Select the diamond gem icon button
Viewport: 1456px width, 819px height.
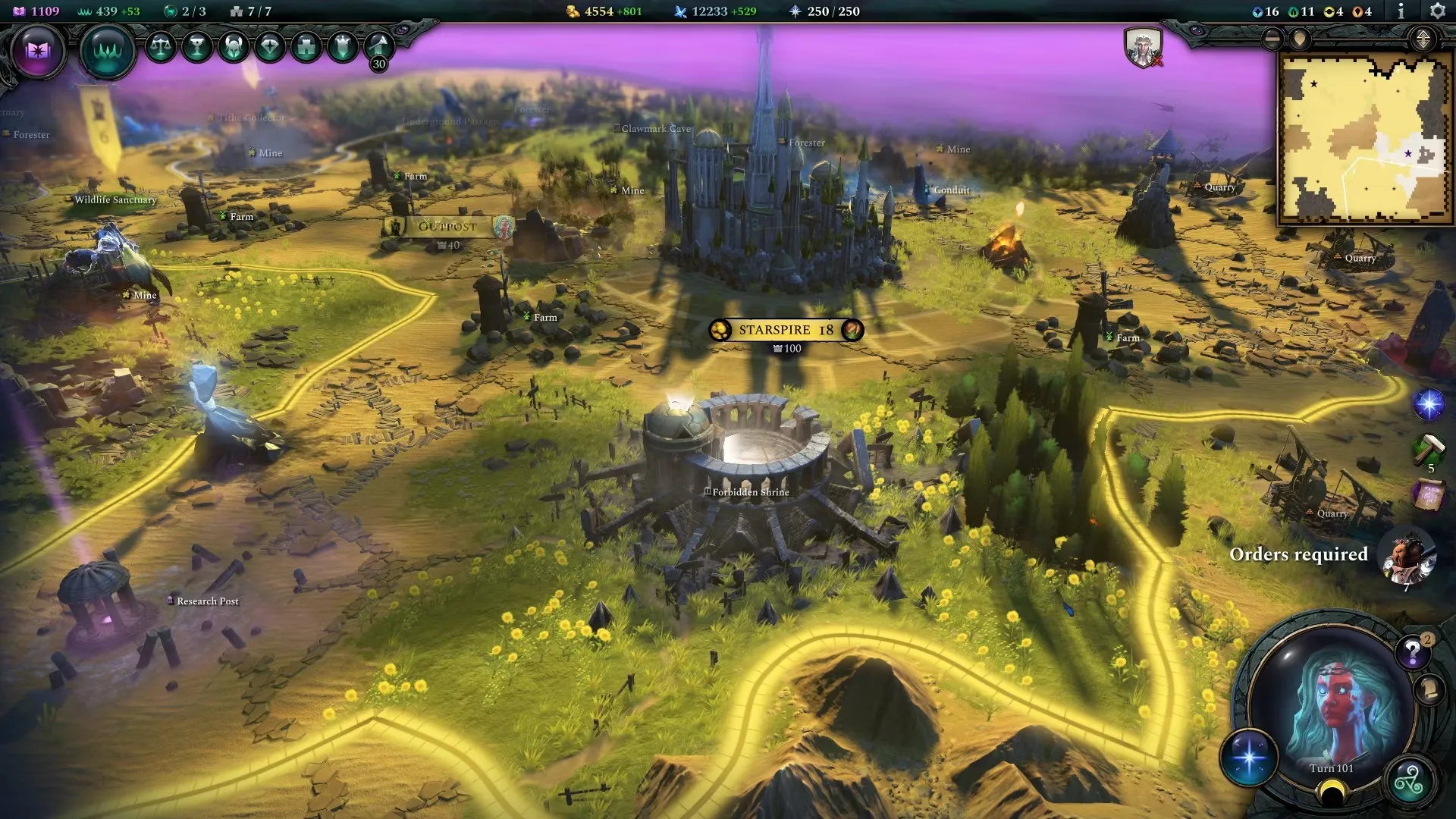pos(270,47)
